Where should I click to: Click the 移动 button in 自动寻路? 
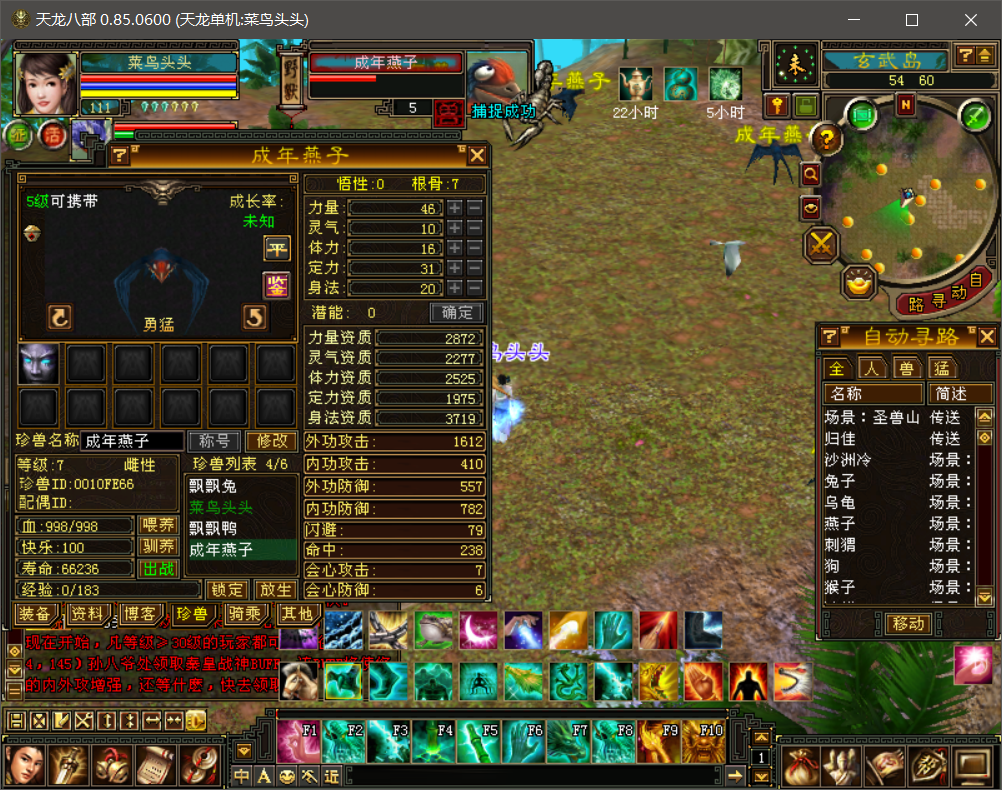click(x=909, y=624)
